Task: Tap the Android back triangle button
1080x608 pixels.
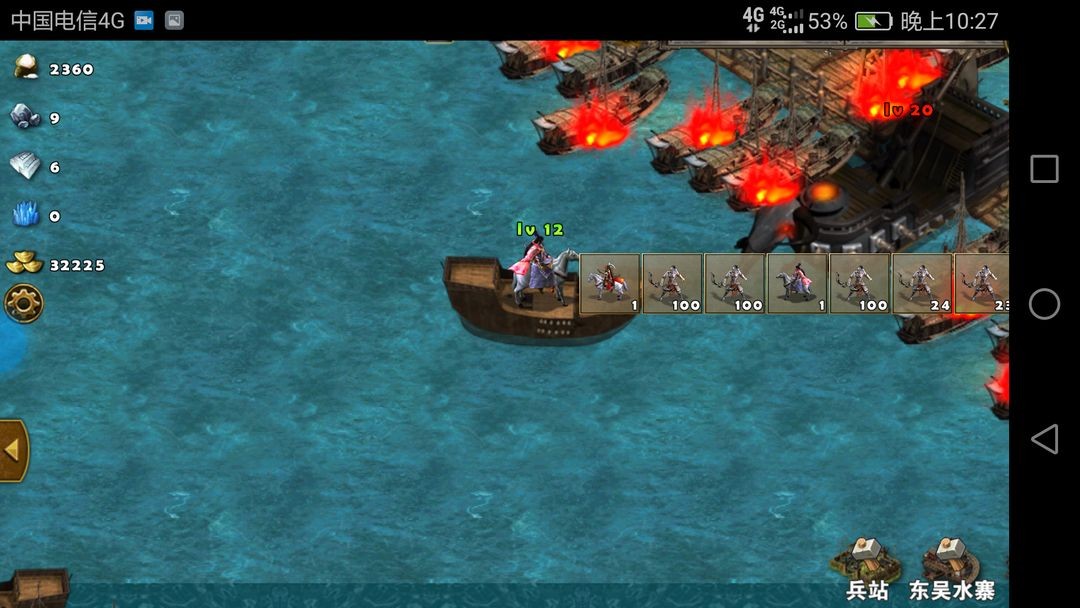Action: [1044, 439]
